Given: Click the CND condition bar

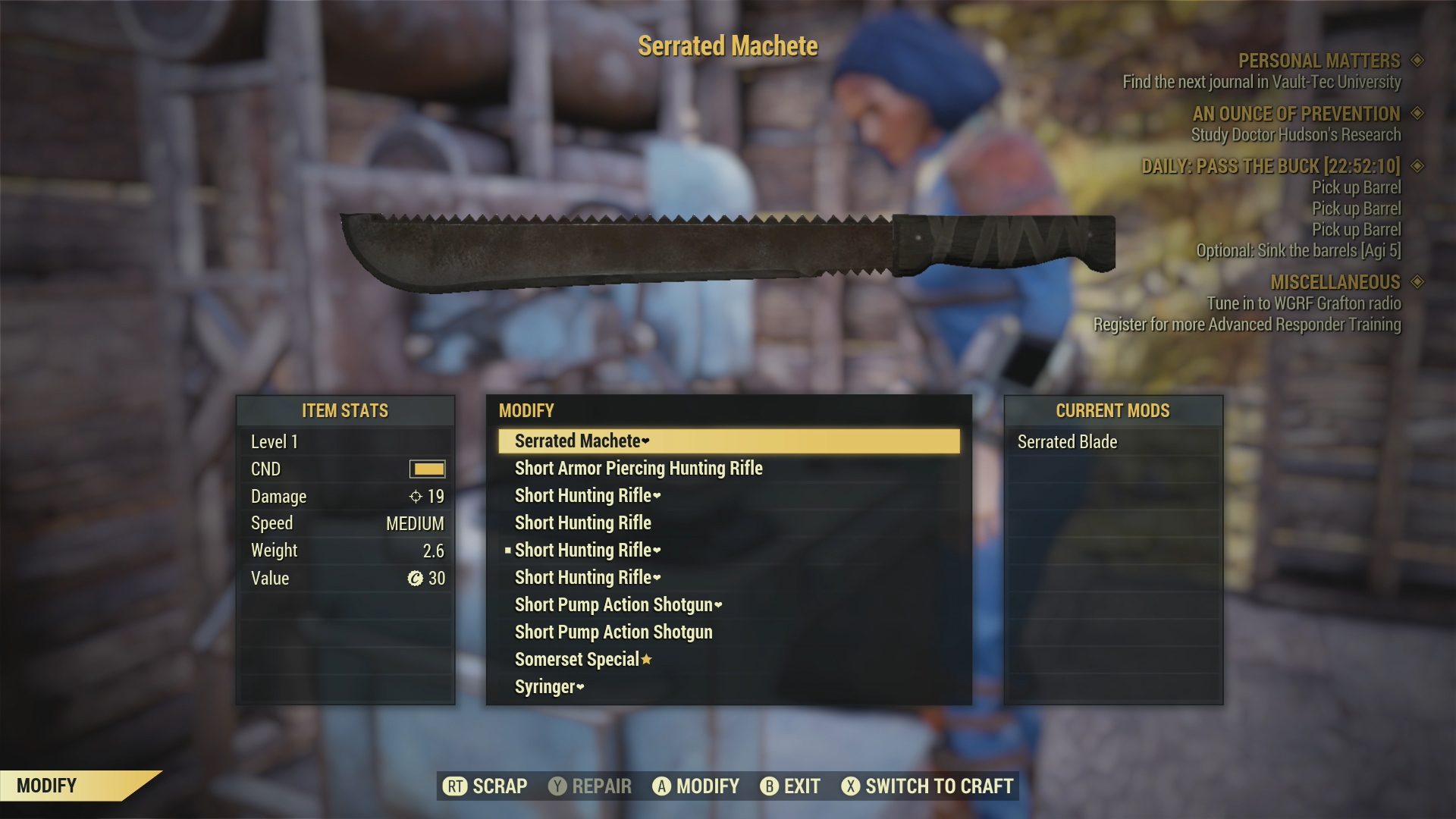Looking at the screenshot, I should coord(426,469).
